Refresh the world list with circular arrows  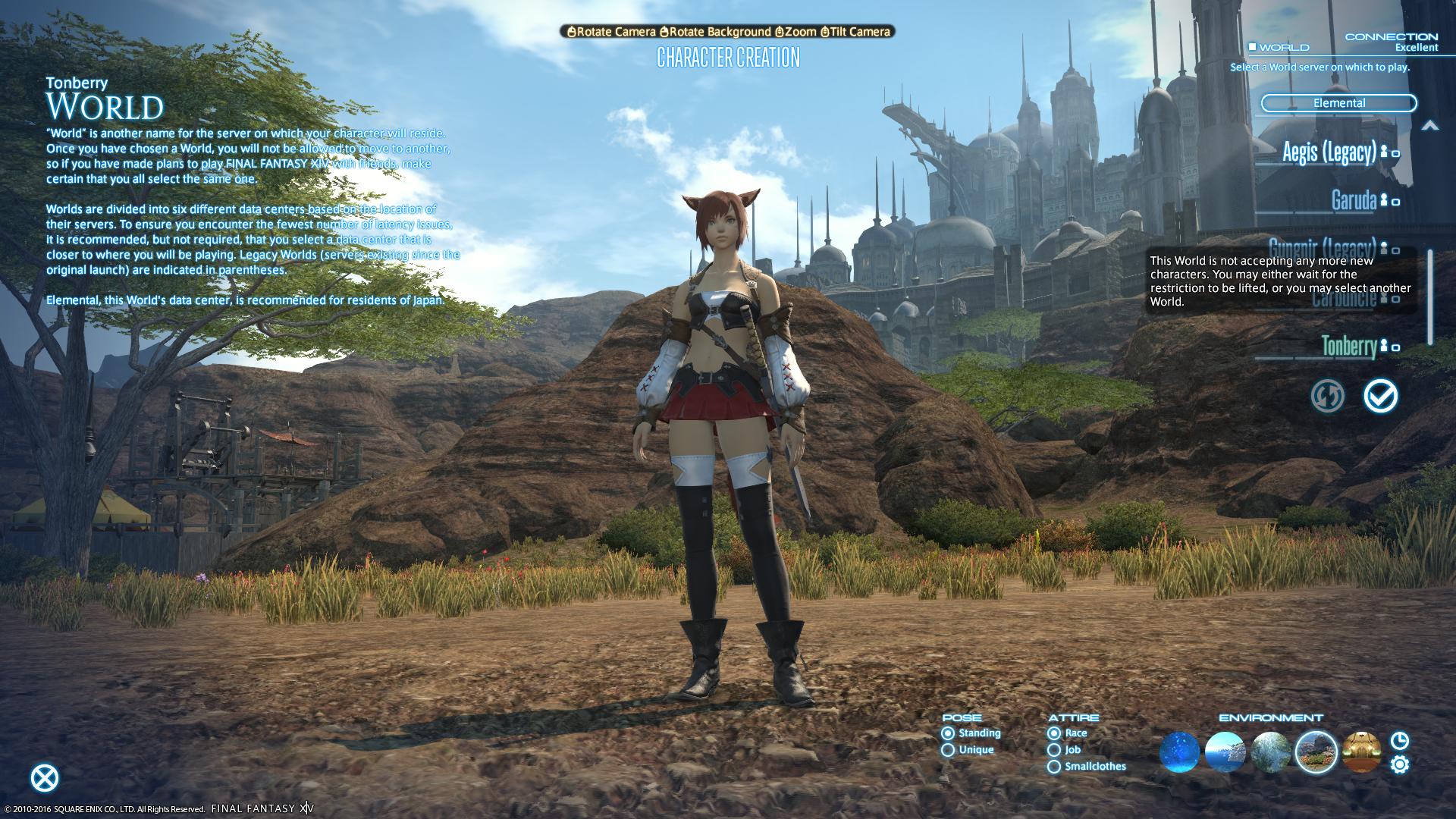1327,396
